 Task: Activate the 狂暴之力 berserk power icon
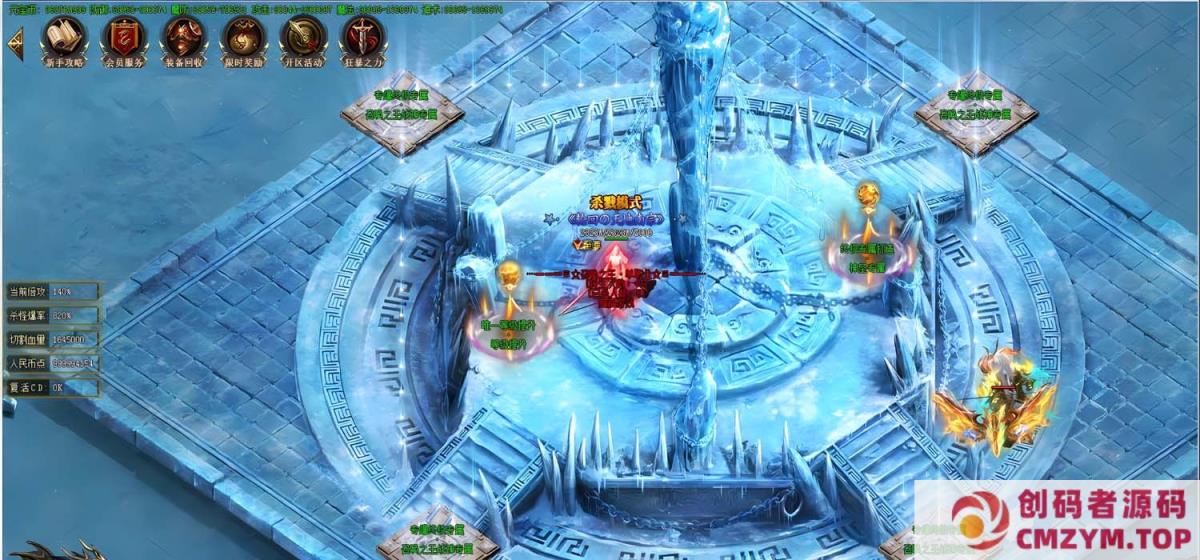click(x=362, y=38)
